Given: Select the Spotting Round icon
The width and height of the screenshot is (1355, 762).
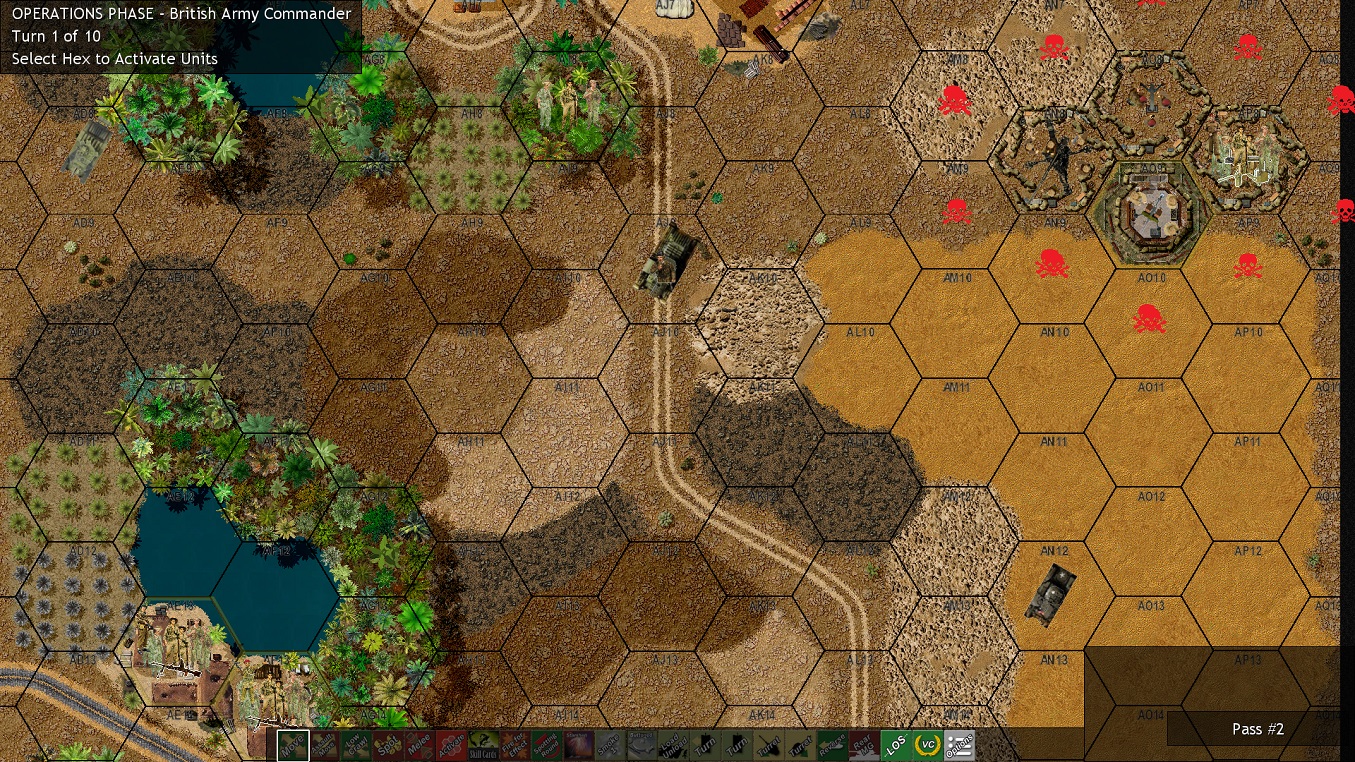Looking at the screenshot, I should [x=546, y=745].
